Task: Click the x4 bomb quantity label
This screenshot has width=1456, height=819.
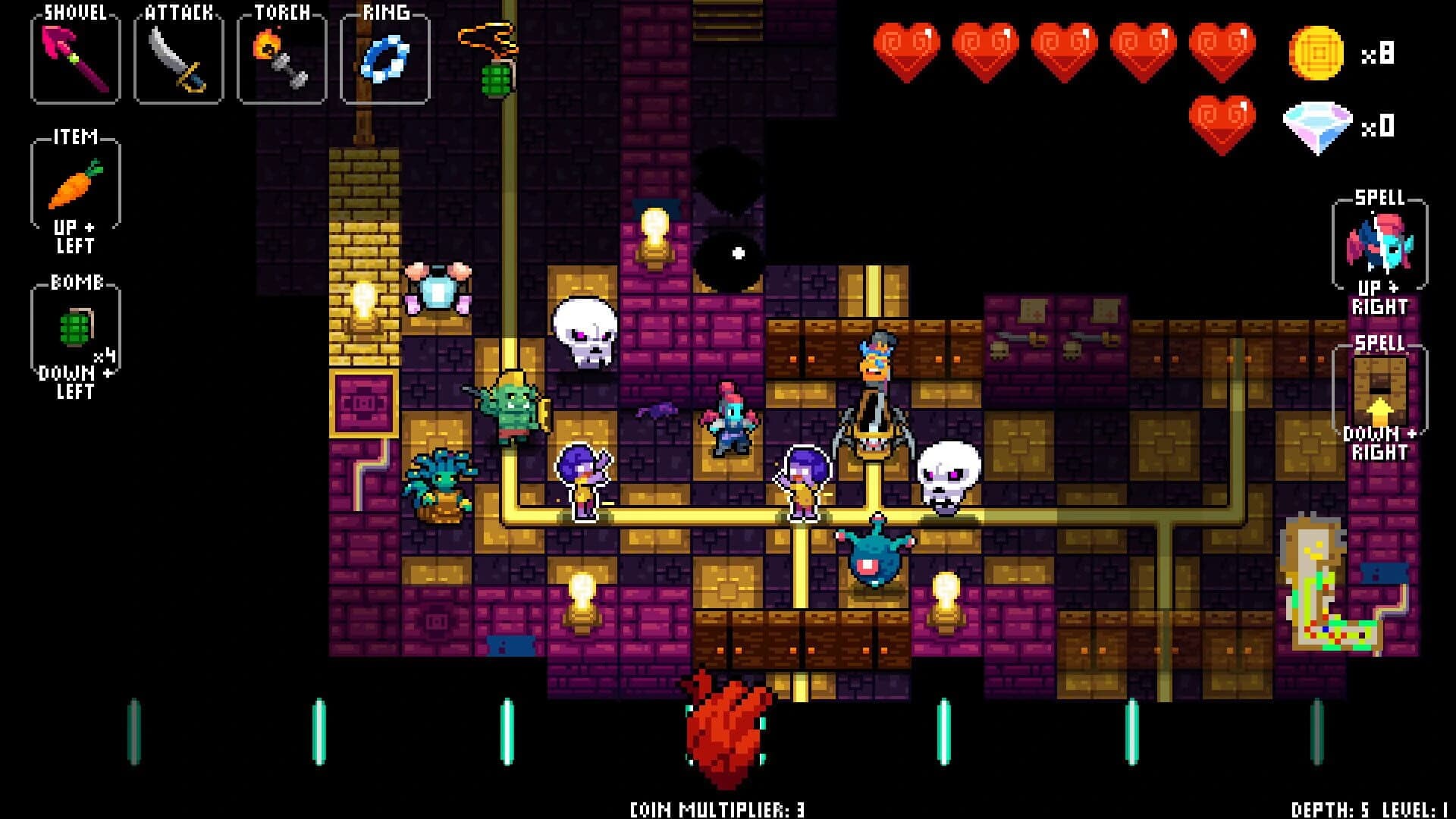Action: [x=102, y=356]
